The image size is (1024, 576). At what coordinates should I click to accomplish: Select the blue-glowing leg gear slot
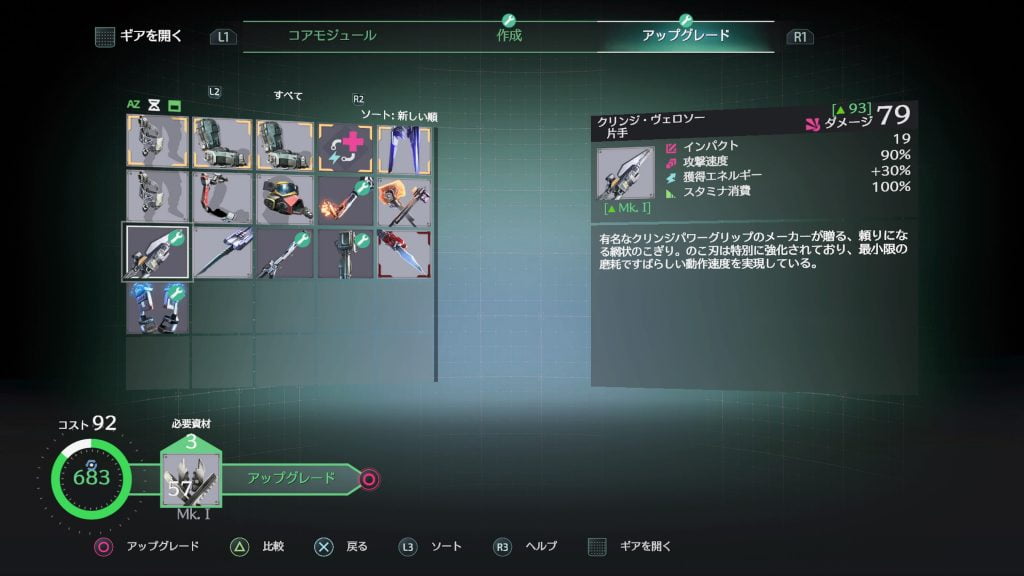pos(157,307)
